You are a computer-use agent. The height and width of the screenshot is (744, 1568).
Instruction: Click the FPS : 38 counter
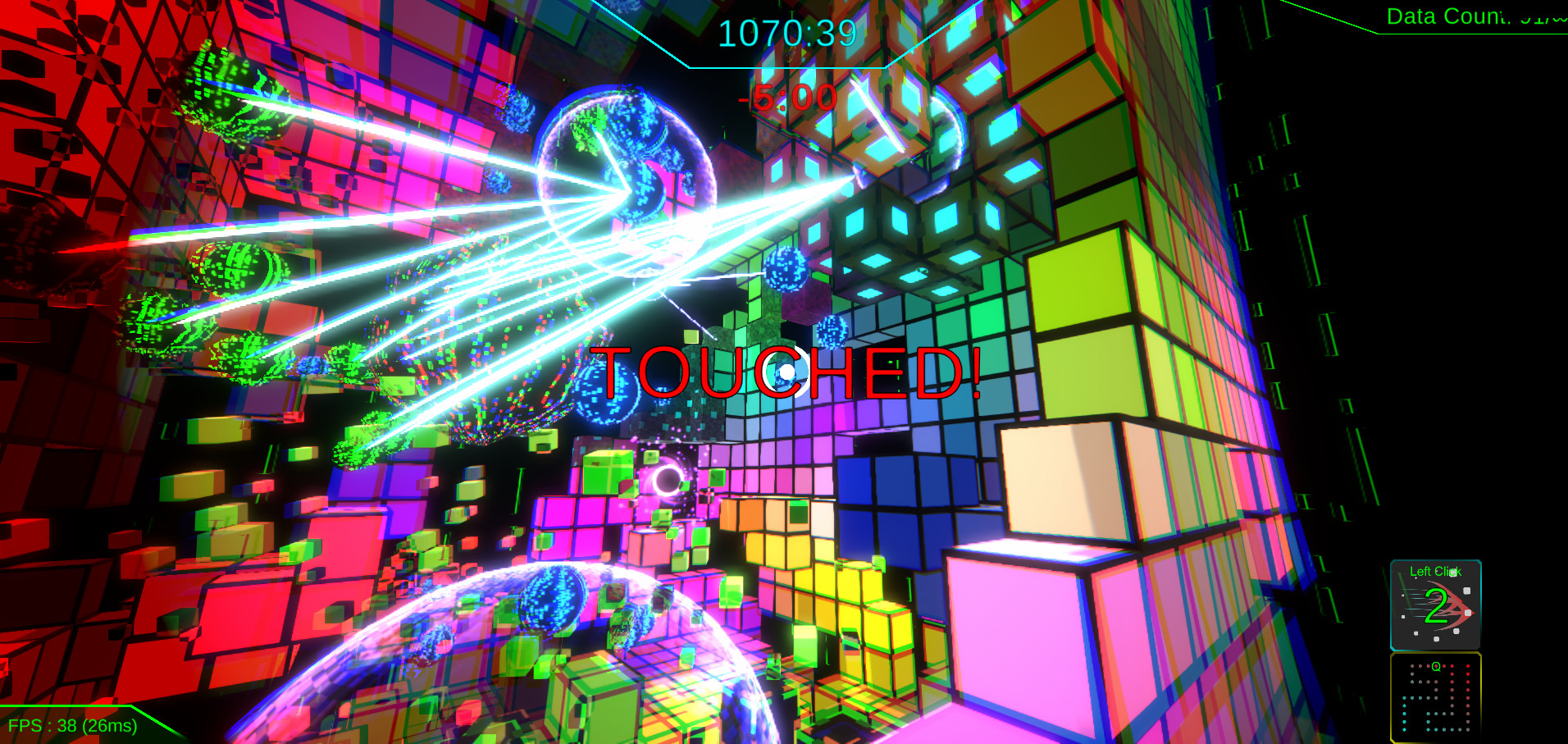click(x=72, y=725)
